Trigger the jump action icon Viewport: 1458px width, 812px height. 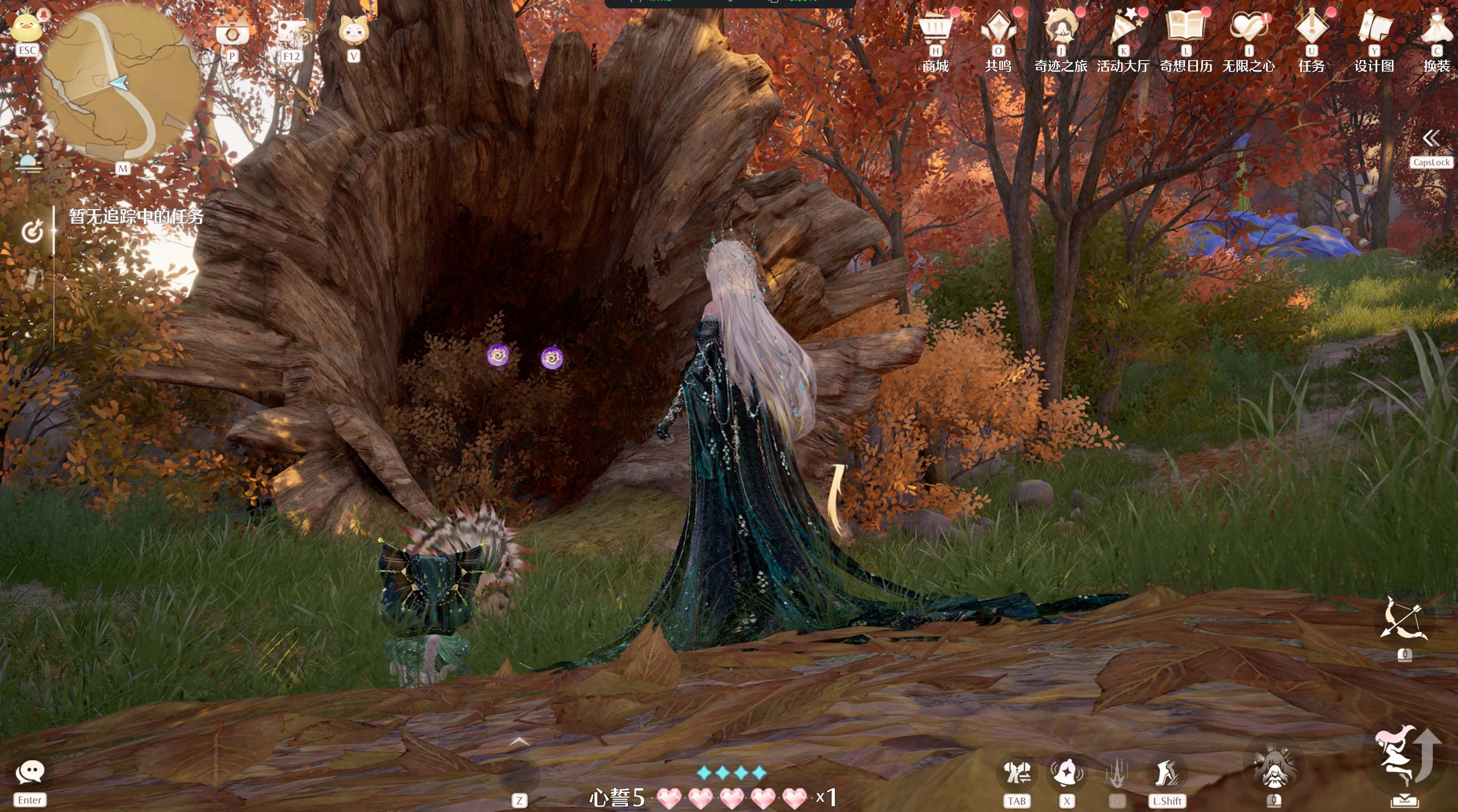1404,758
